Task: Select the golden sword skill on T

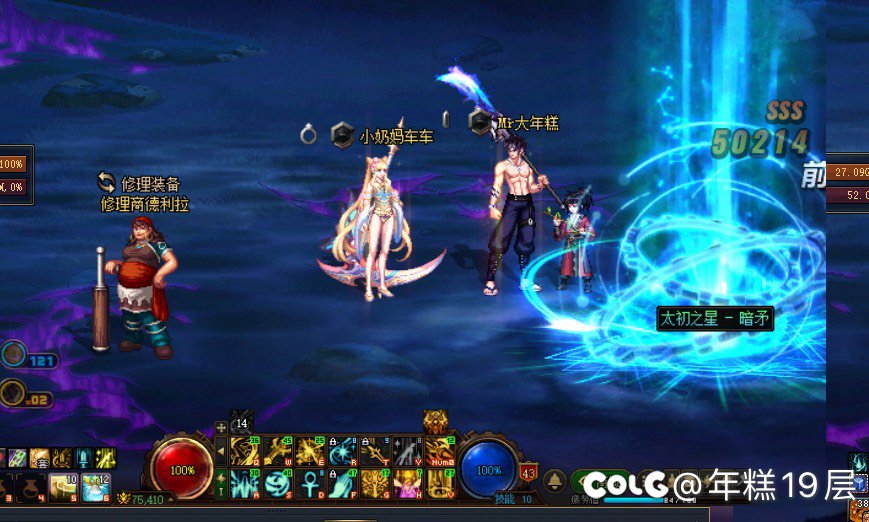Action: pos(375,452)
